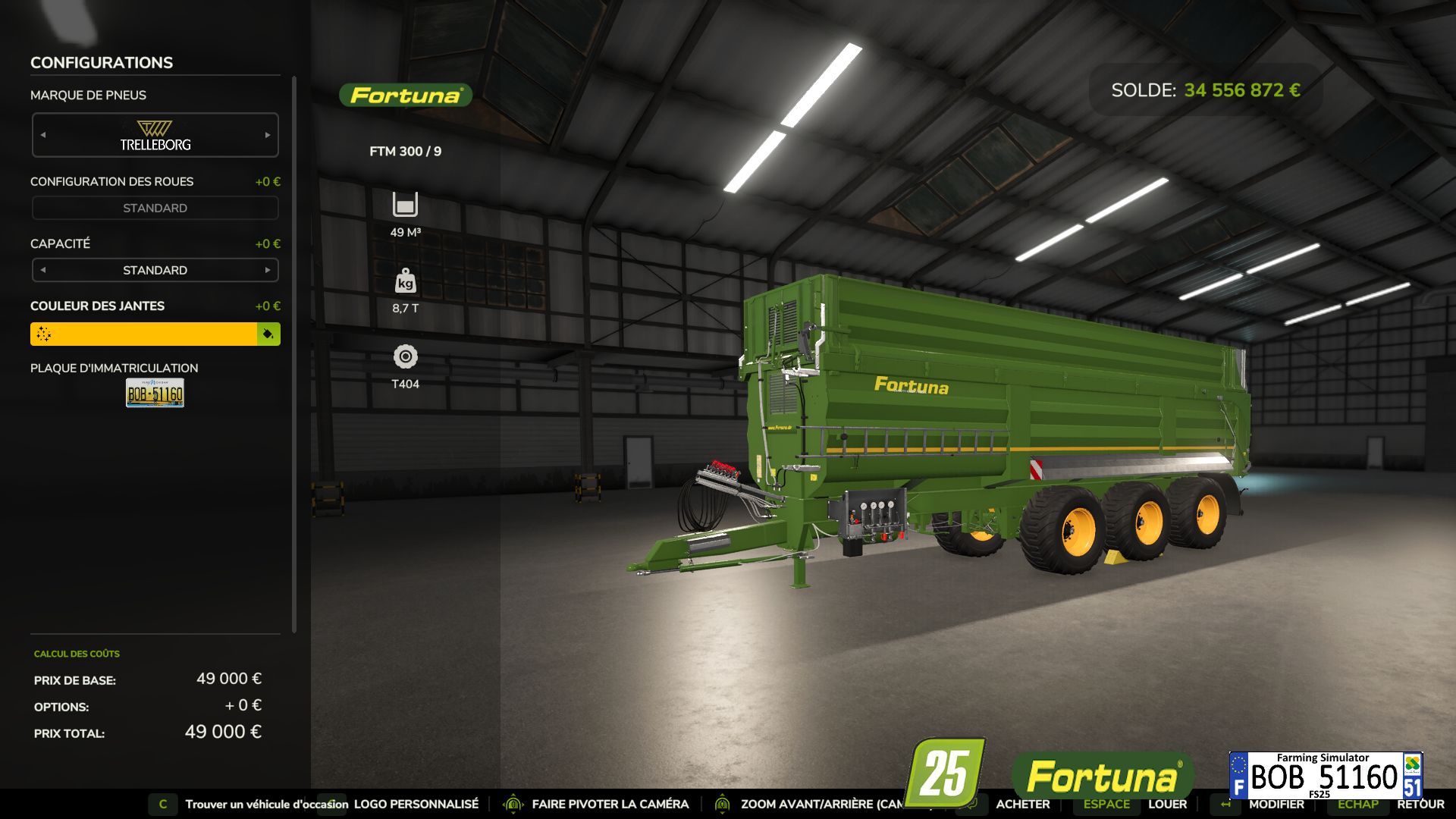Go back with the Retour button
Screen dimensions: 1456x819
click(1420, 804)
